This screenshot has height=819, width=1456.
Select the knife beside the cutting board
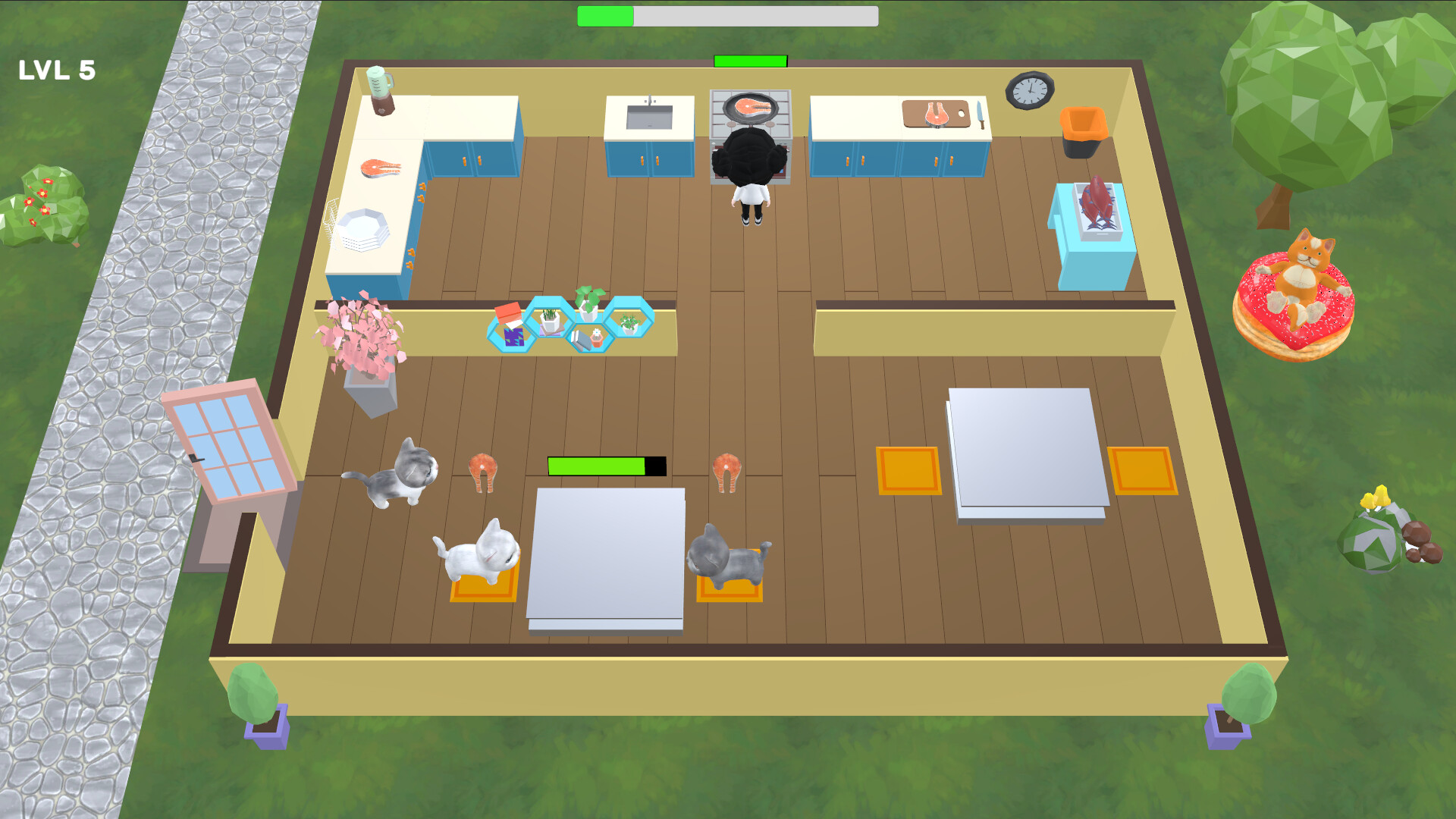click(981, 112)
